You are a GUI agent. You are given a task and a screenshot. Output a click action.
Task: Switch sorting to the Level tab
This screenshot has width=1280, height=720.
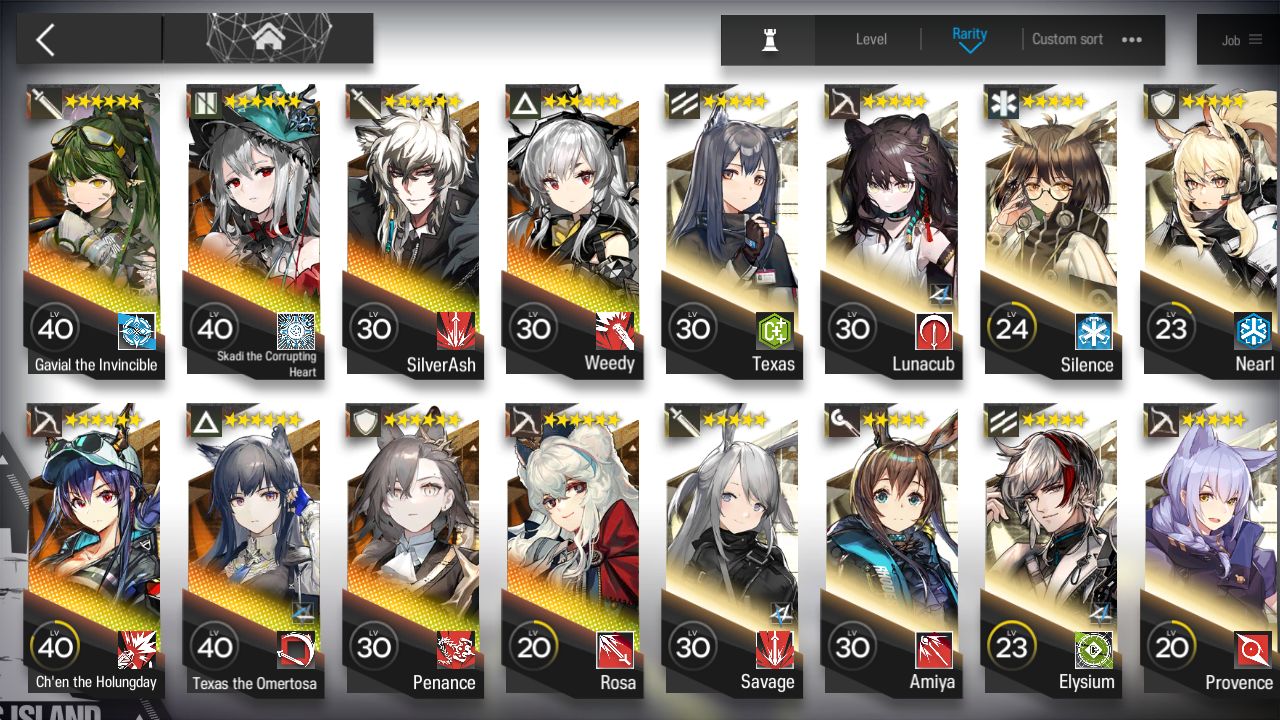click(x=870, y=40)
